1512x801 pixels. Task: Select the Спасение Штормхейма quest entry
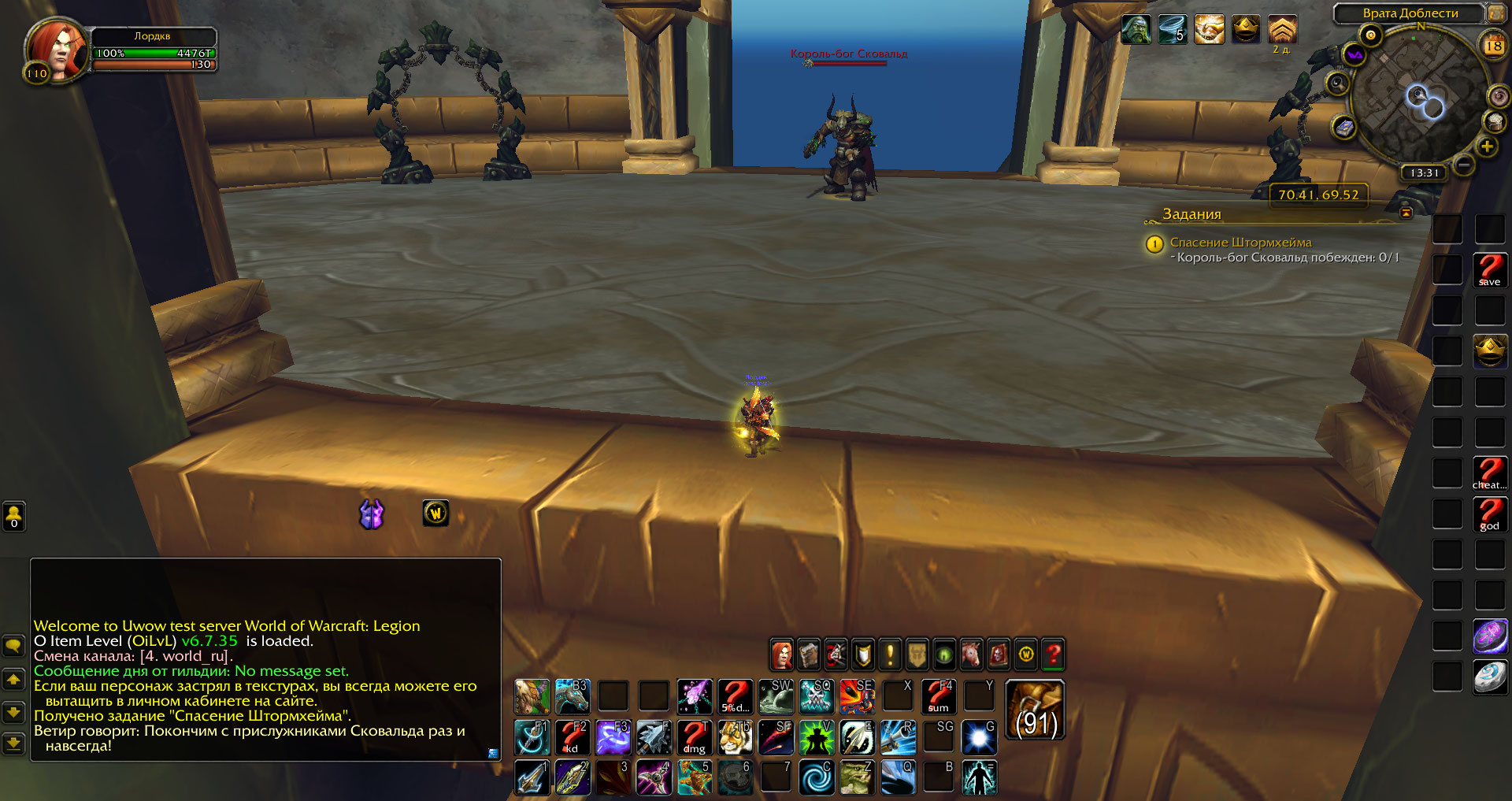[1240, 243]
